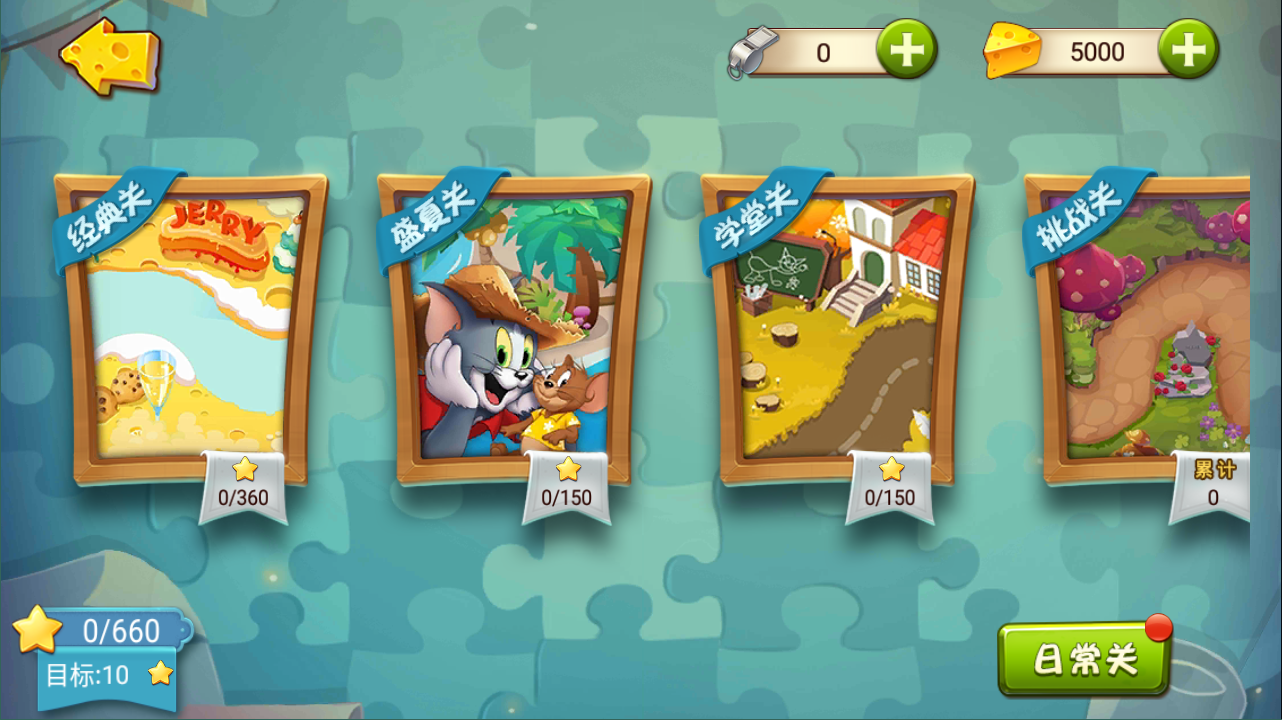
Task: Open the 学堂关 school level pack
Action: click(x=837, y=330)
